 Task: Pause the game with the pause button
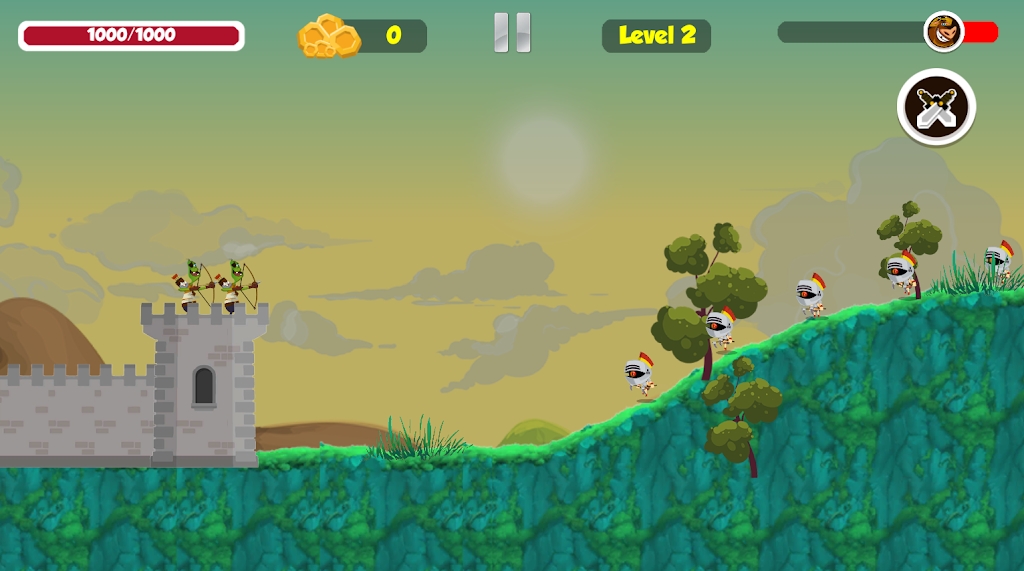pos(512,34)
